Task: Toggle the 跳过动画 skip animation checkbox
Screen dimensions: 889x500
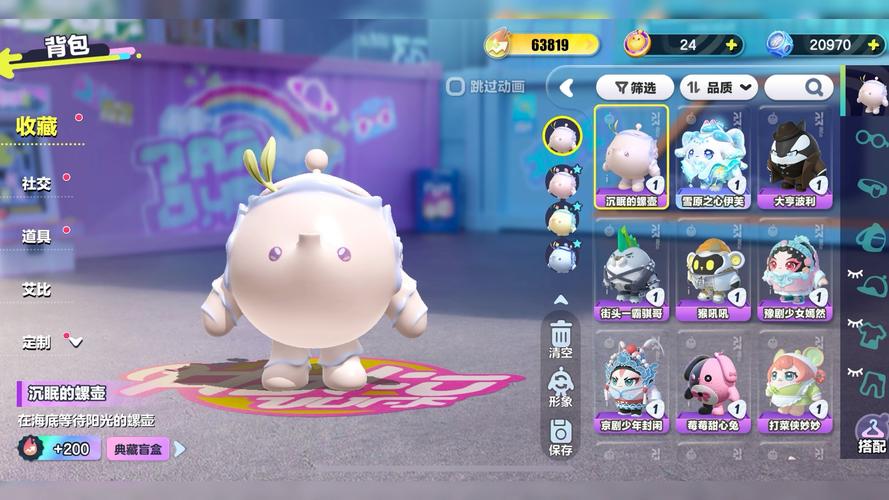Action: tap(455, 87)
